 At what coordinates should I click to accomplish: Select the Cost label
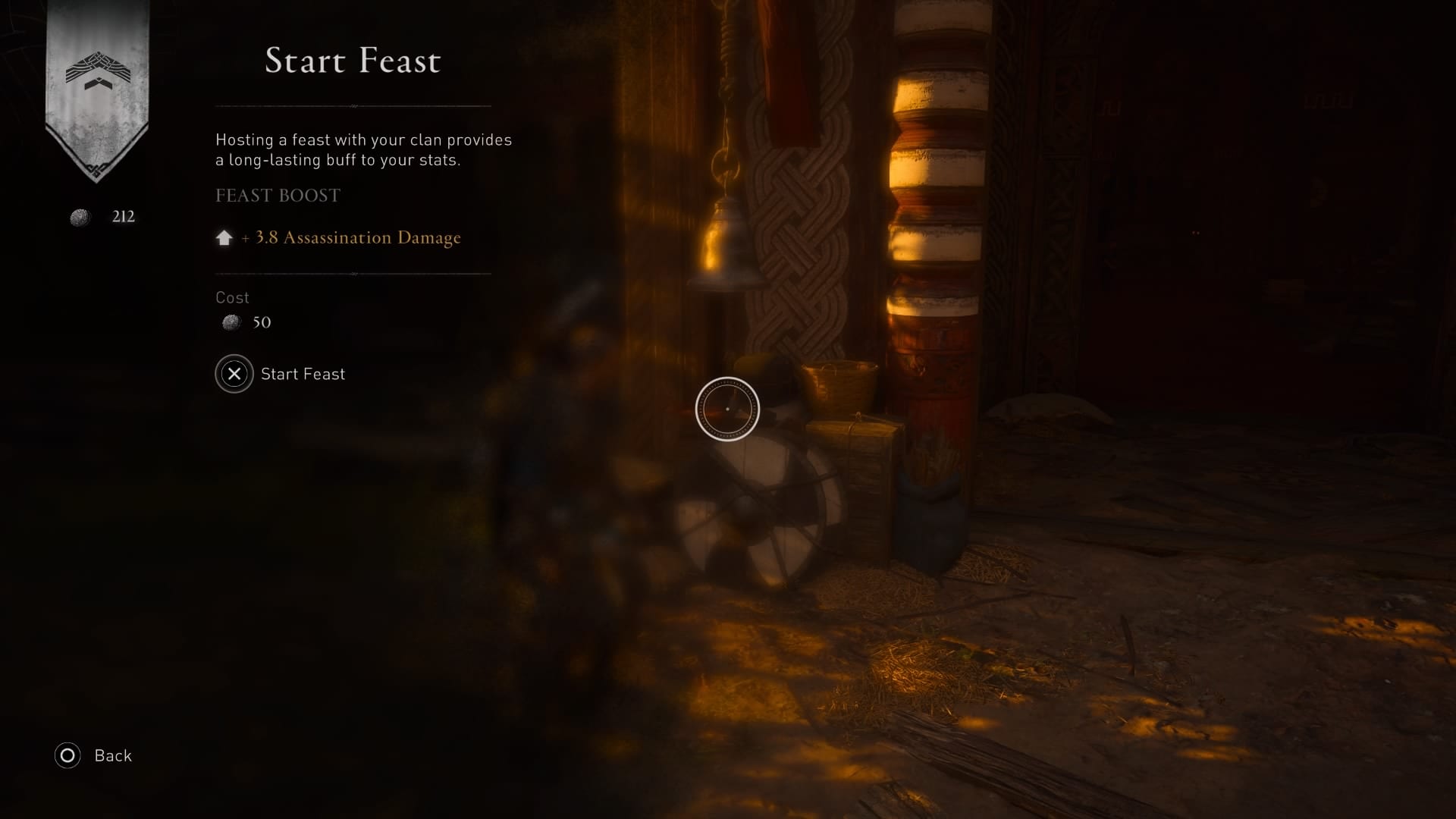point(232,297)
